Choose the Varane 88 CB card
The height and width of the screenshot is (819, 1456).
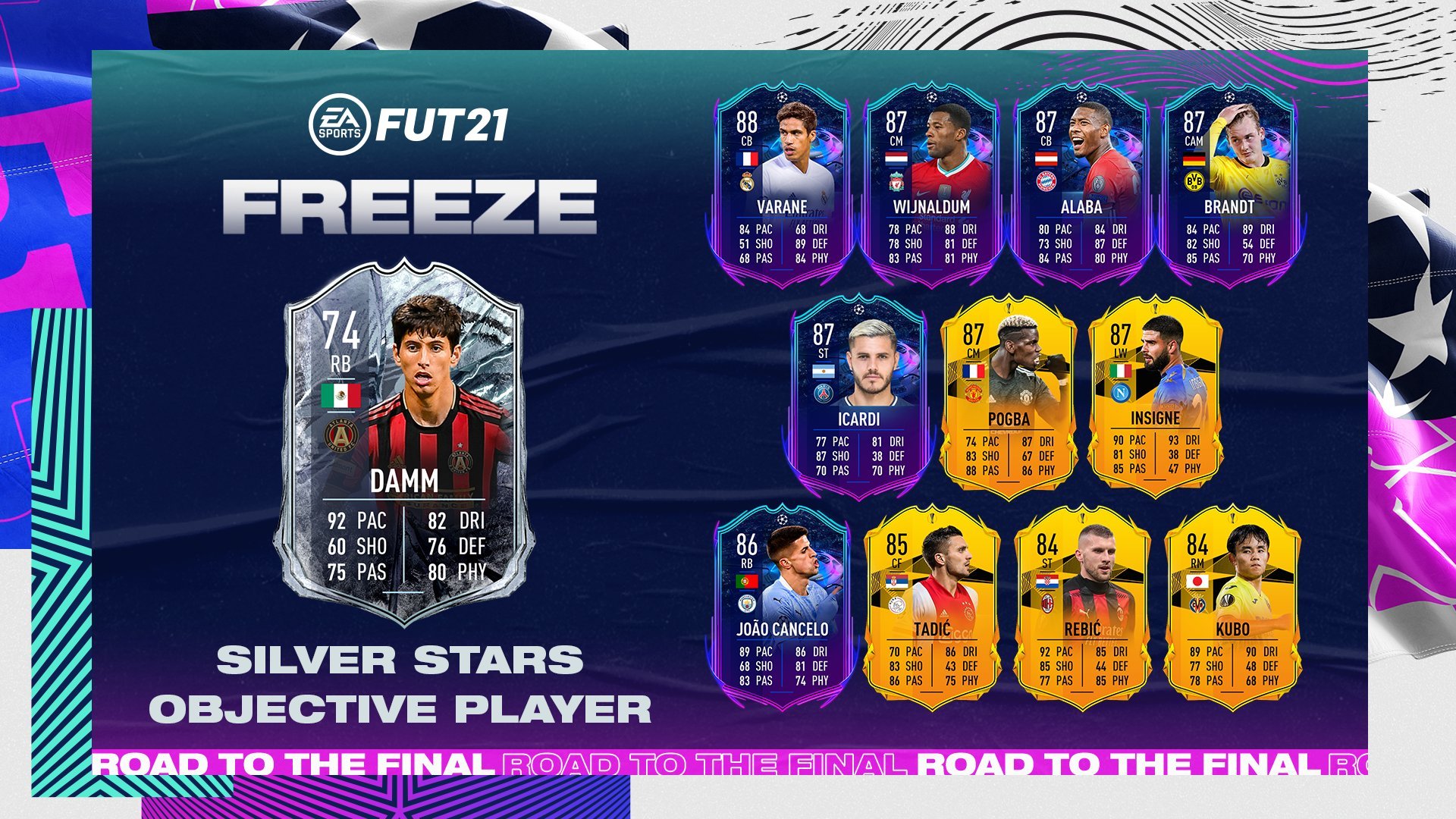(x=782, y=186)
